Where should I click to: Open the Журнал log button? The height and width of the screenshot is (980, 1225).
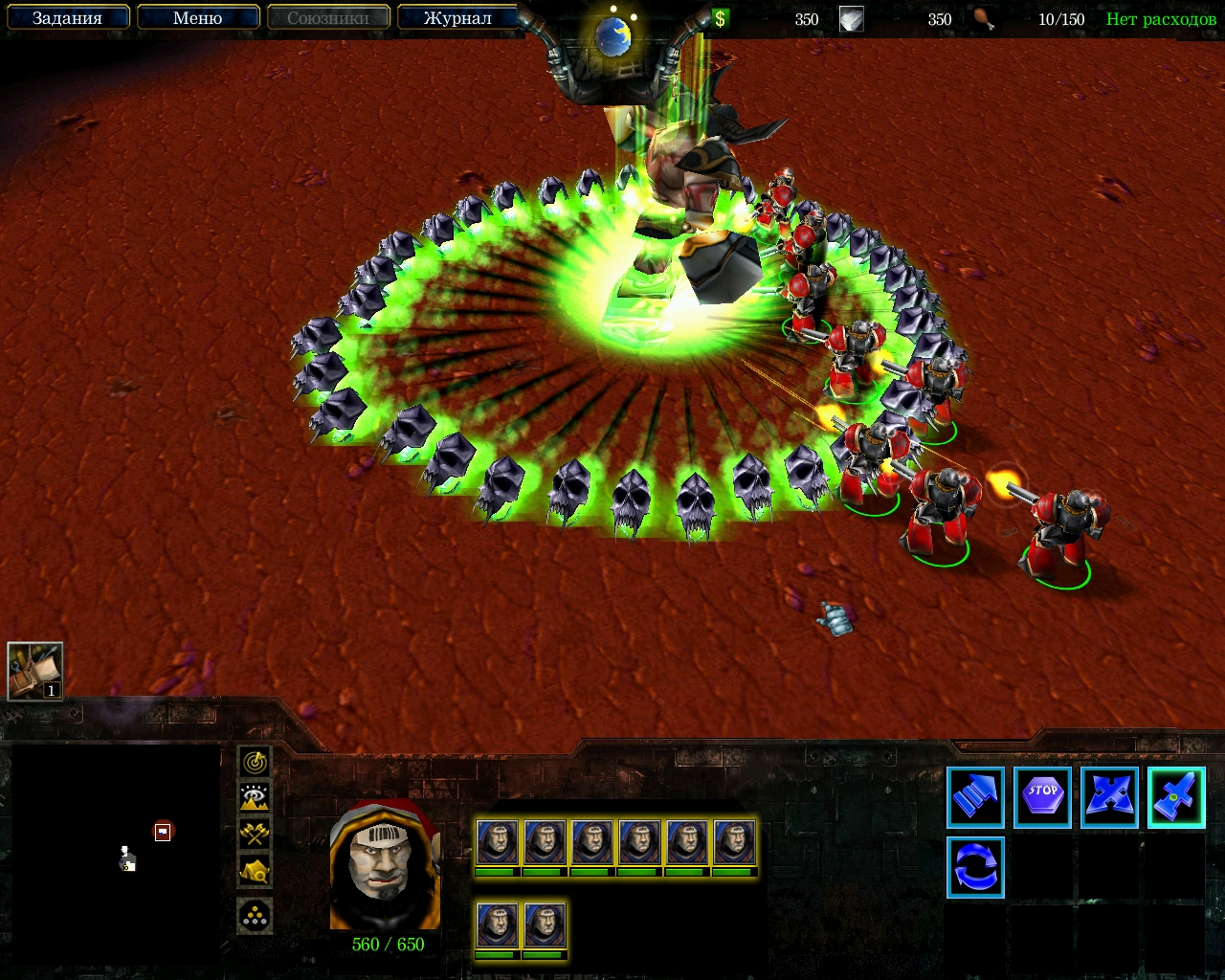coord(457,18)
